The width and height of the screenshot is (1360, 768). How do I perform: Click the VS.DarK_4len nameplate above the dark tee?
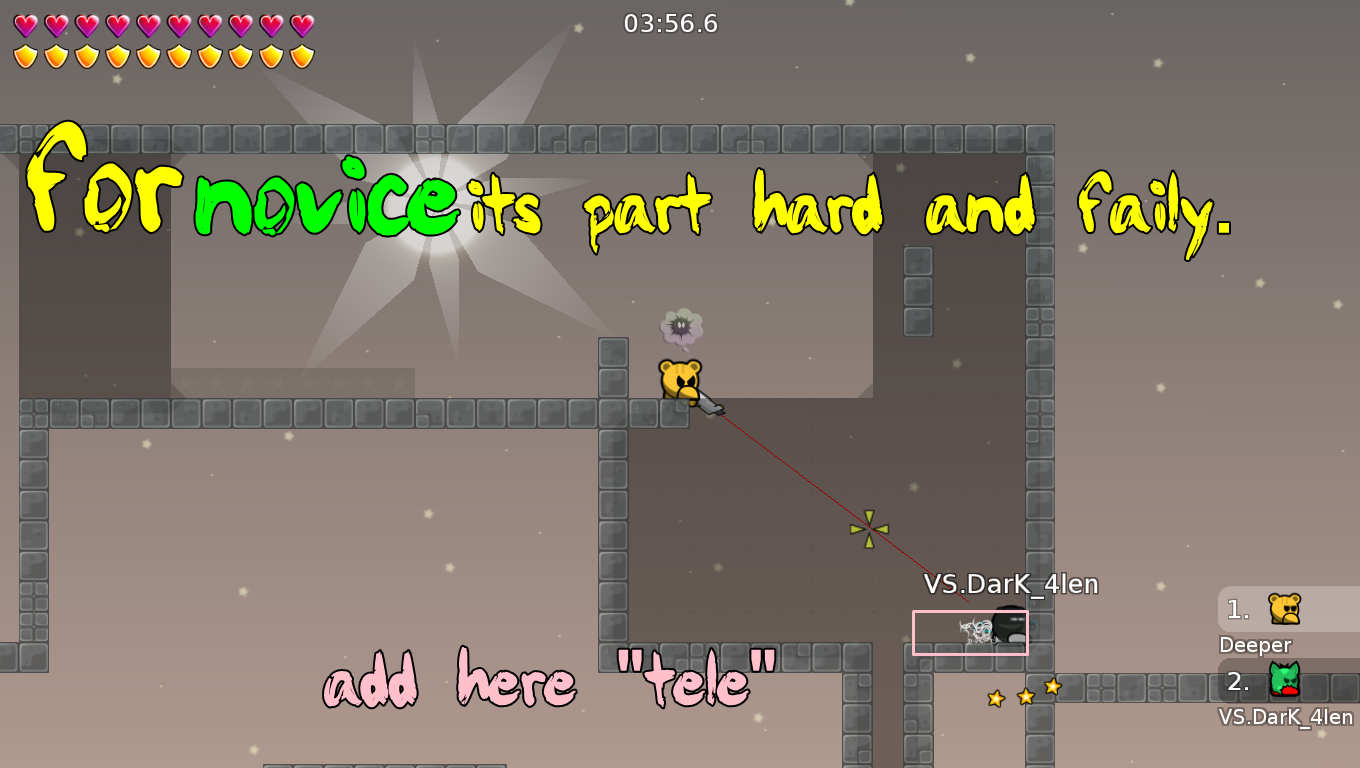point(1012,584)
